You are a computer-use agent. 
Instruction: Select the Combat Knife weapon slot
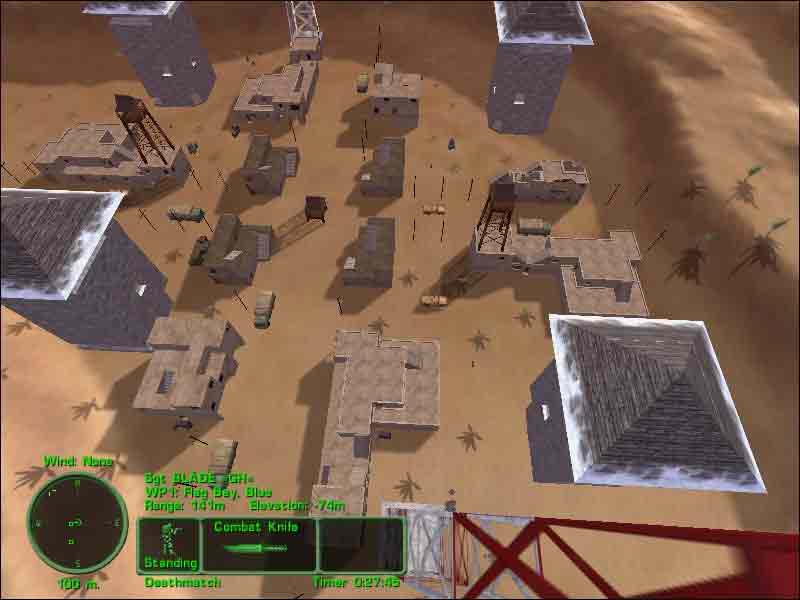(258, 545)
